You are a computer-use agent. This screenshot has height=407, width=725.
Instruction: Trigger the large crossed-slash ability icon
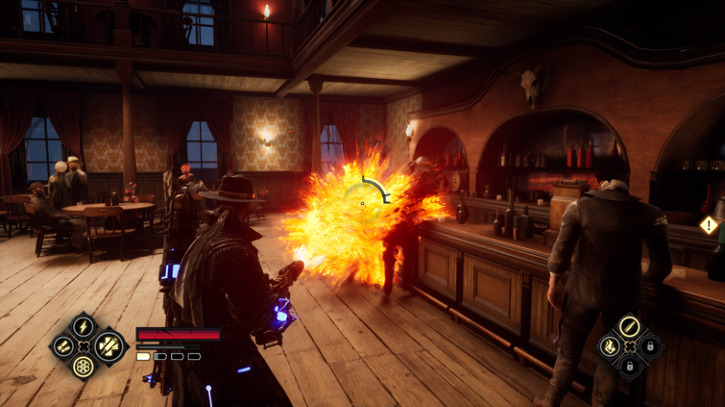tap(107, 346)
